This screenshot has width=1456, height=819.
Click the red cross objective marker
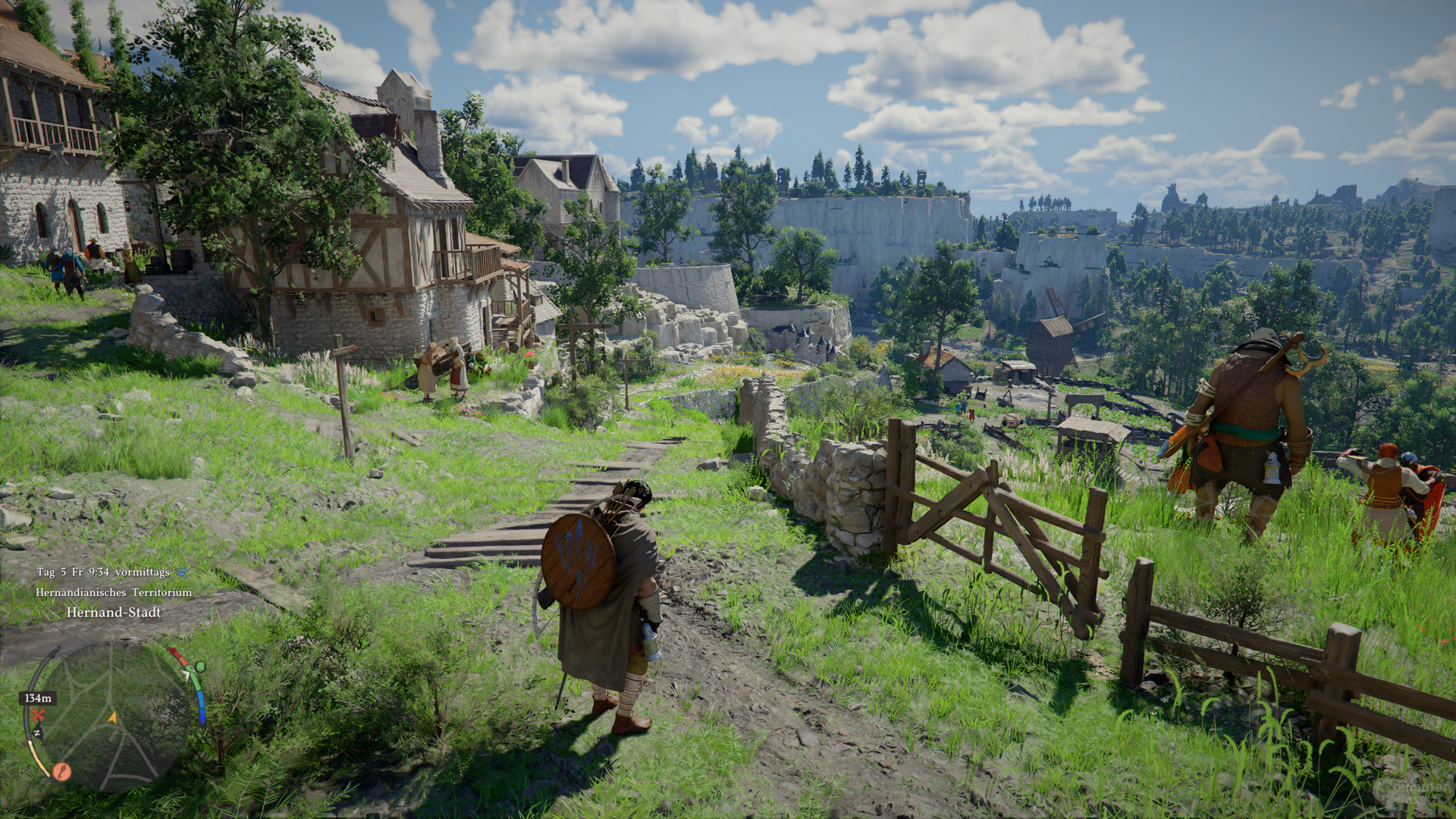(38, 715)
